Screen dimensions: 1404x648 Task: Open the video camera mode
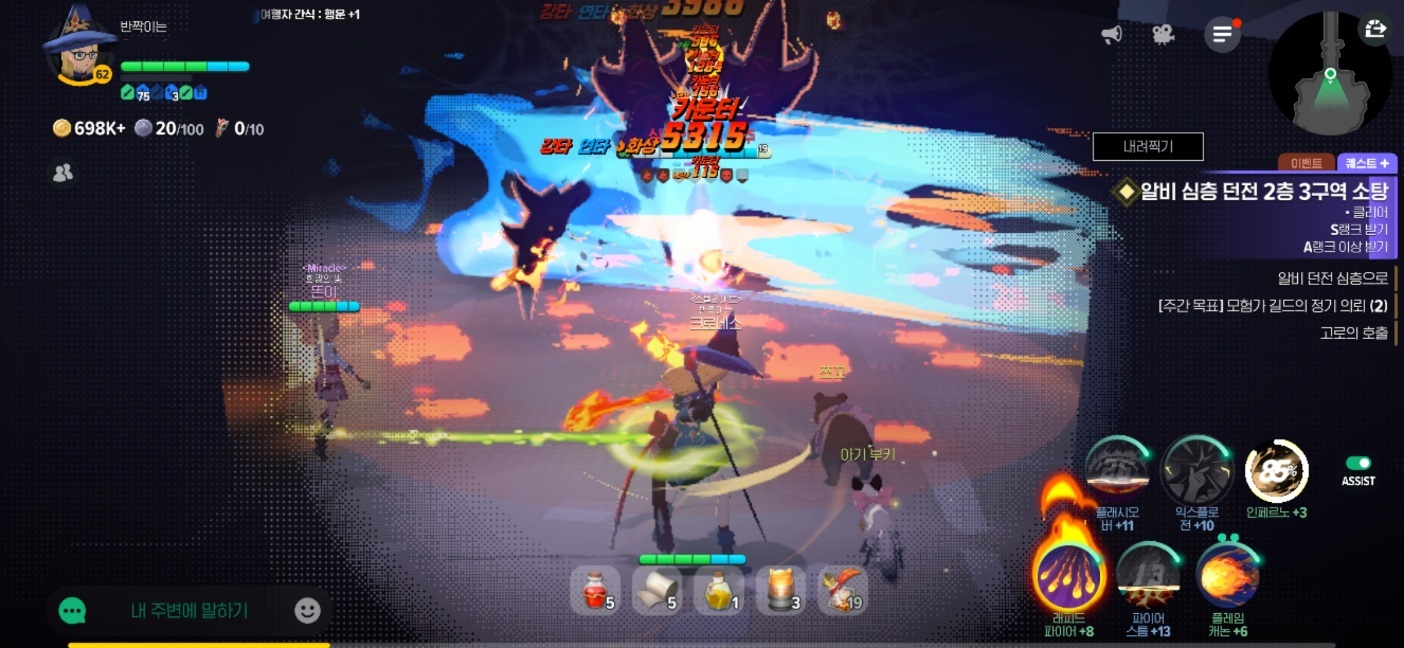pos(1162,35)
